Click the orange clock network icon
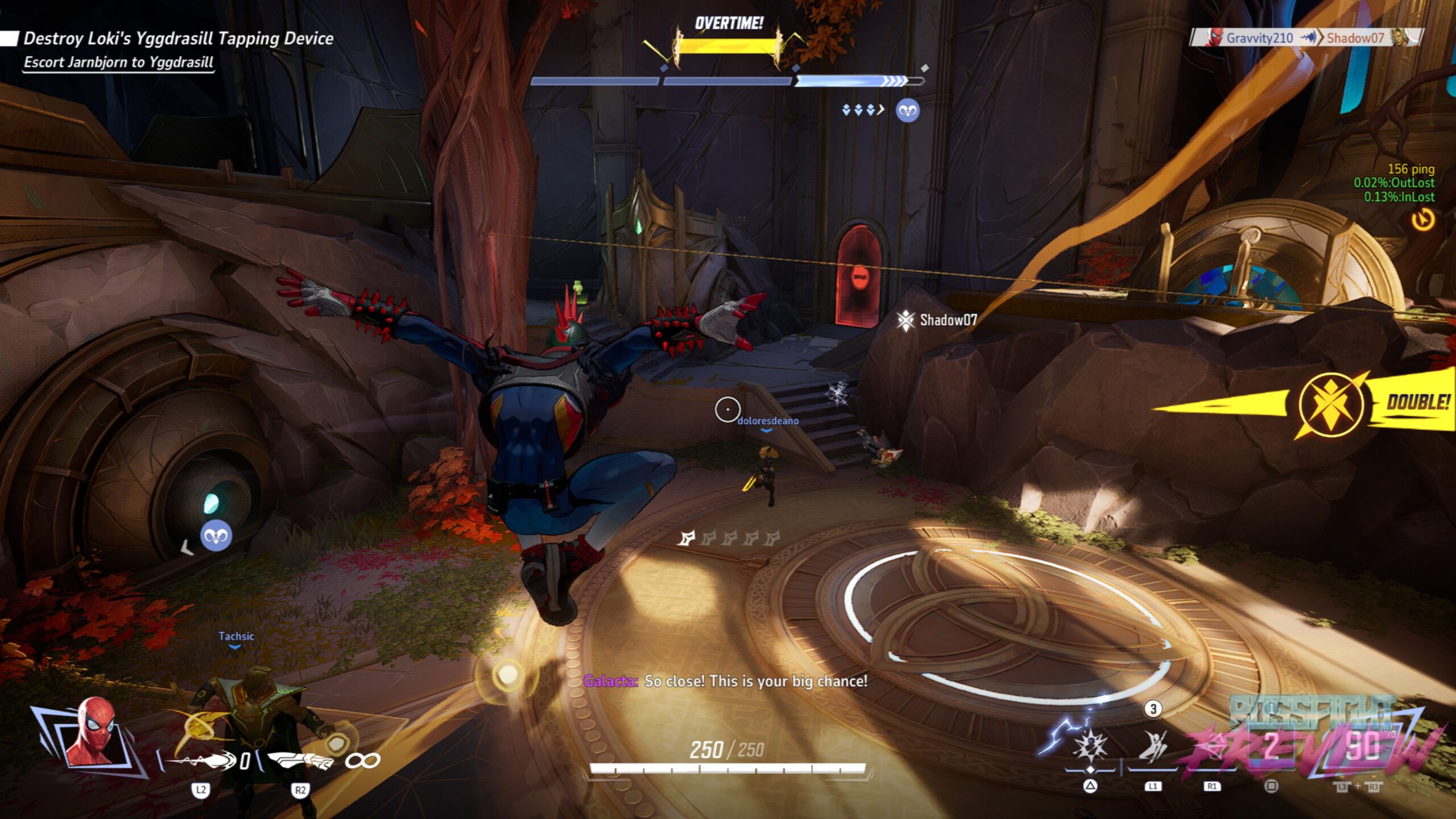The image size is (1456, 819). 1423,220
